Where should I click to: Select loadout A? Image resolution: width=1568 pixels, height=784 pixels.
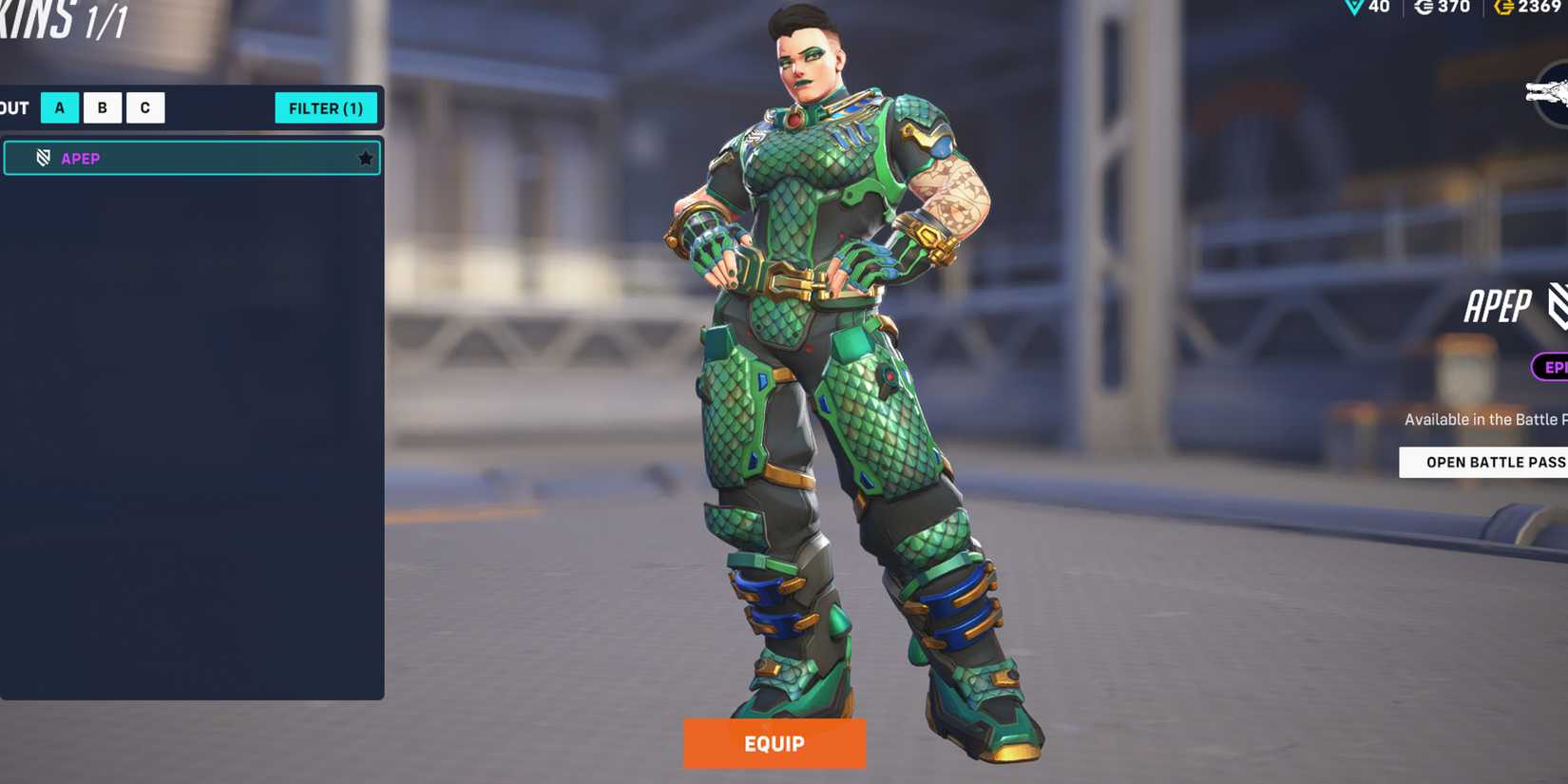[x=59, y=107]
